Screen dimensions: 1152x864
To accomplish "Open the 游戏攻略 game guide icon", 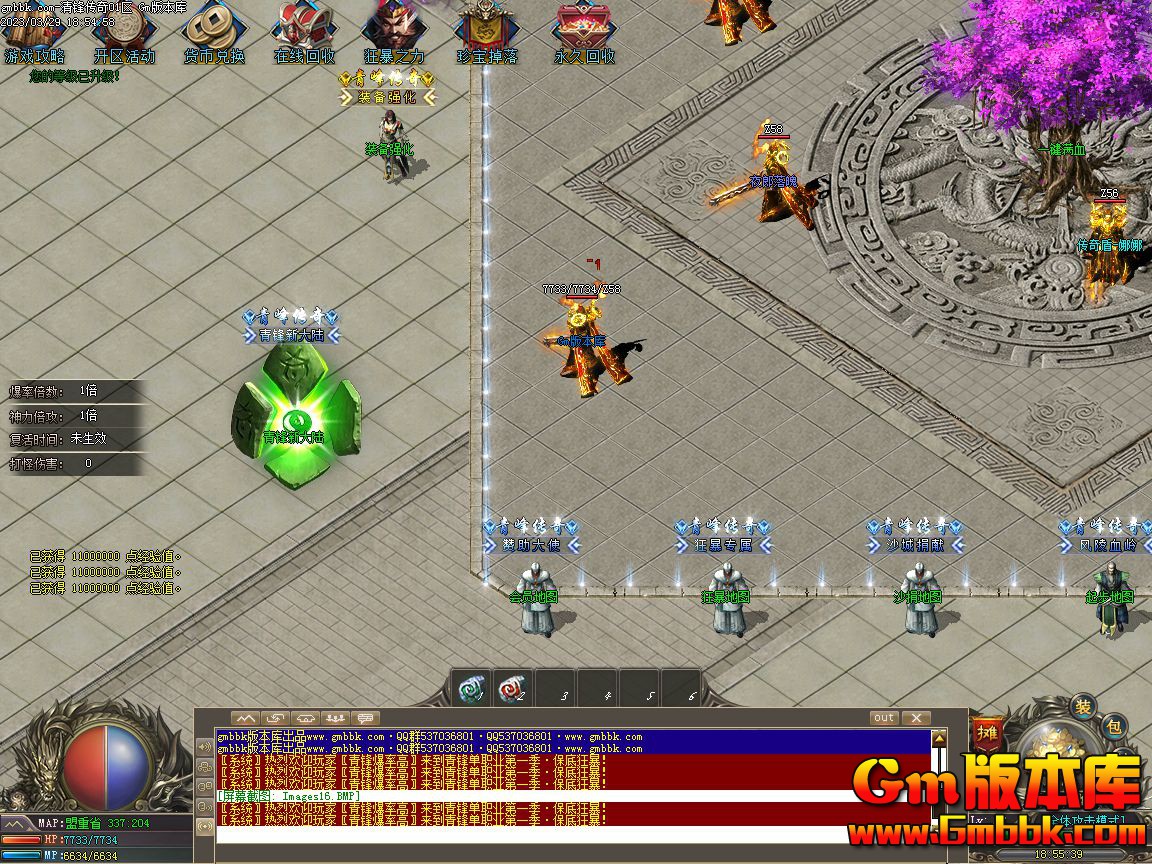I will [x=34, y=34].
